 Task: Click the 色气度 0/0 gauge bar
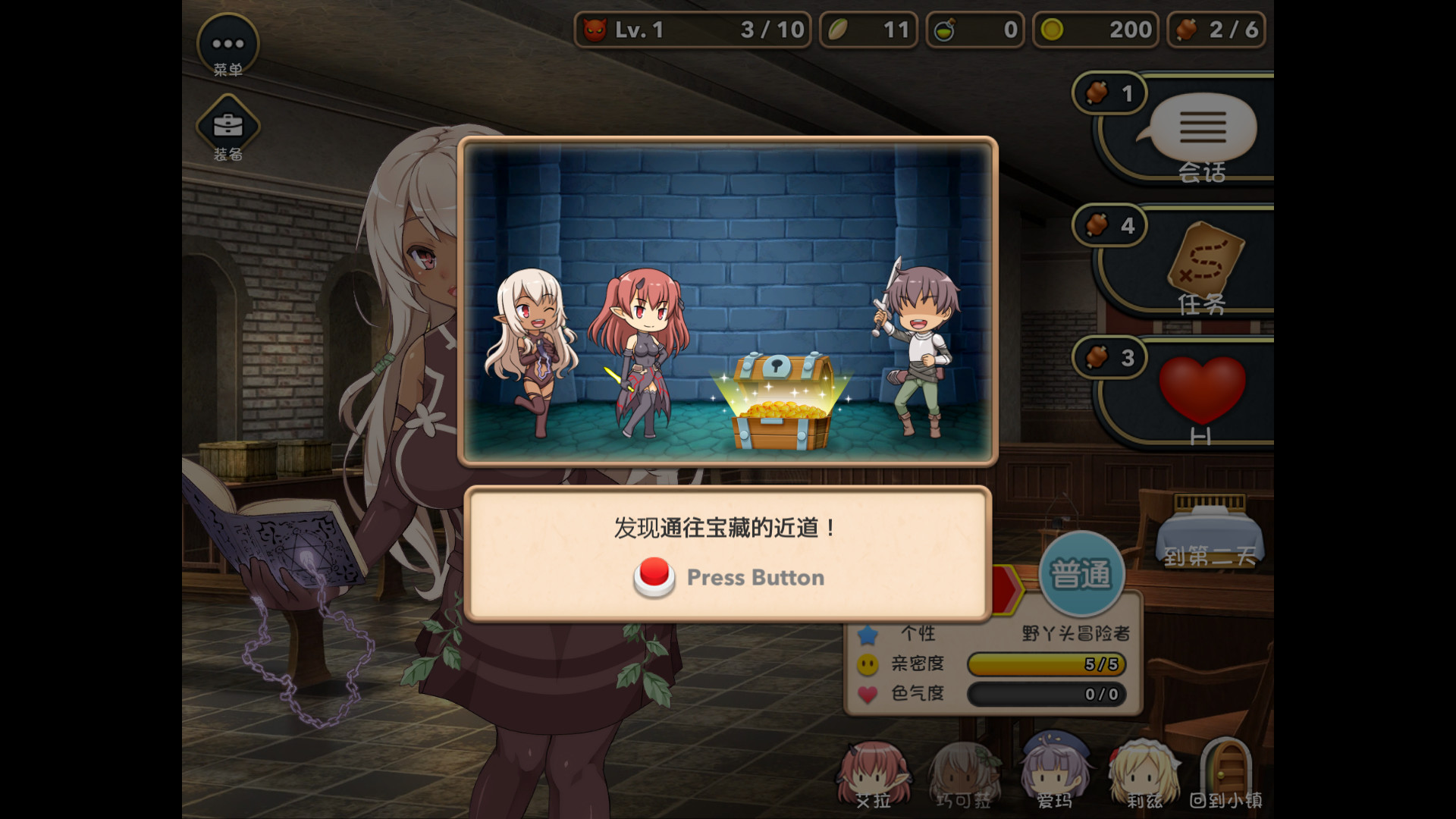click(x=1046, y=694)
